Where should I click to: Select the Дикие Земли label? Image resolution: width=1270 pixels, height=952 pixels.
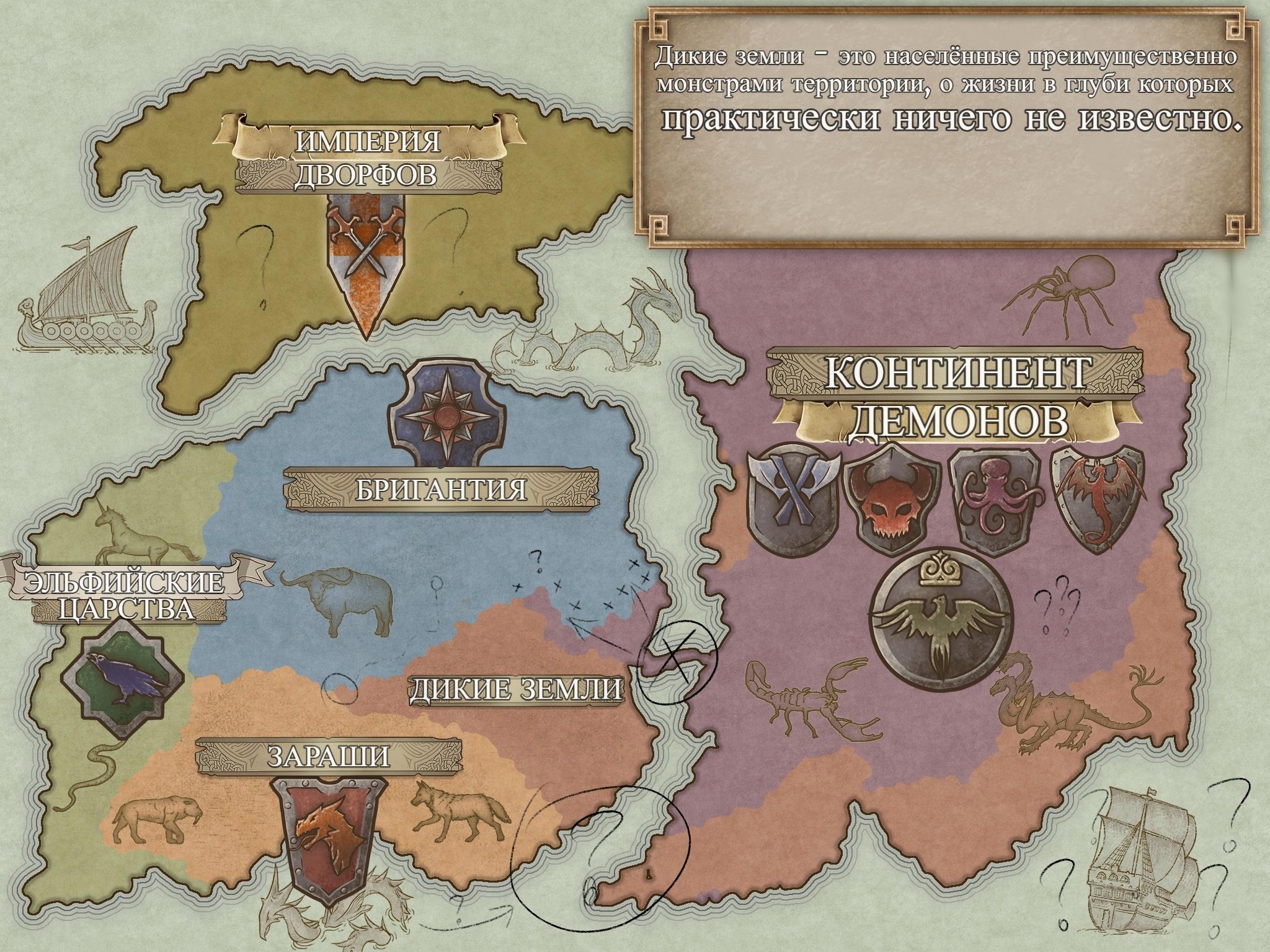516,690
